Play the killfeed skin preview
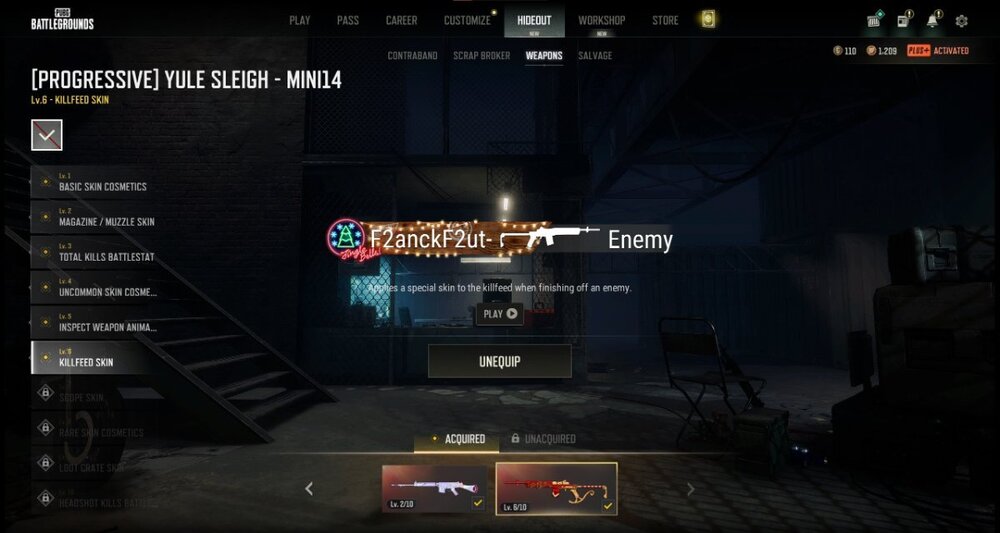The height and width of the screenshot is (533, 1000). point(500,313)
